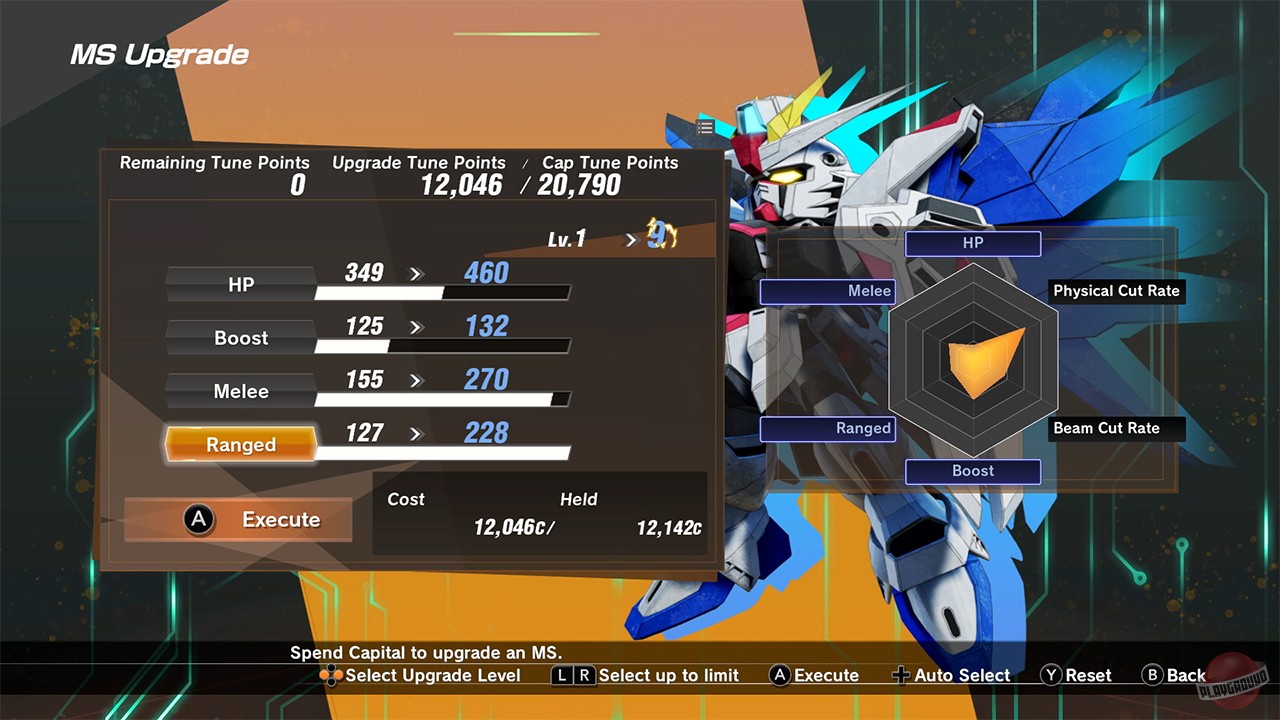Viewport: 1280px width, 720px height.
Task: Select the Boost upgrade row
Action: coord(240,338)
